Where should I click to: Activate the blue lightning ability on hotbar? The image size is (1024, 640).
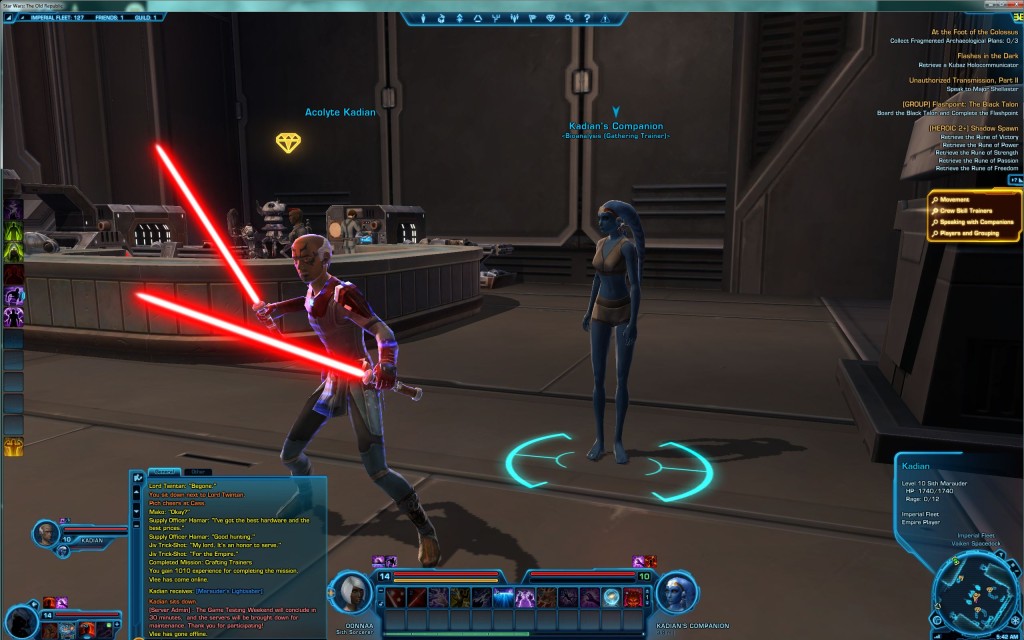point(503,598)
